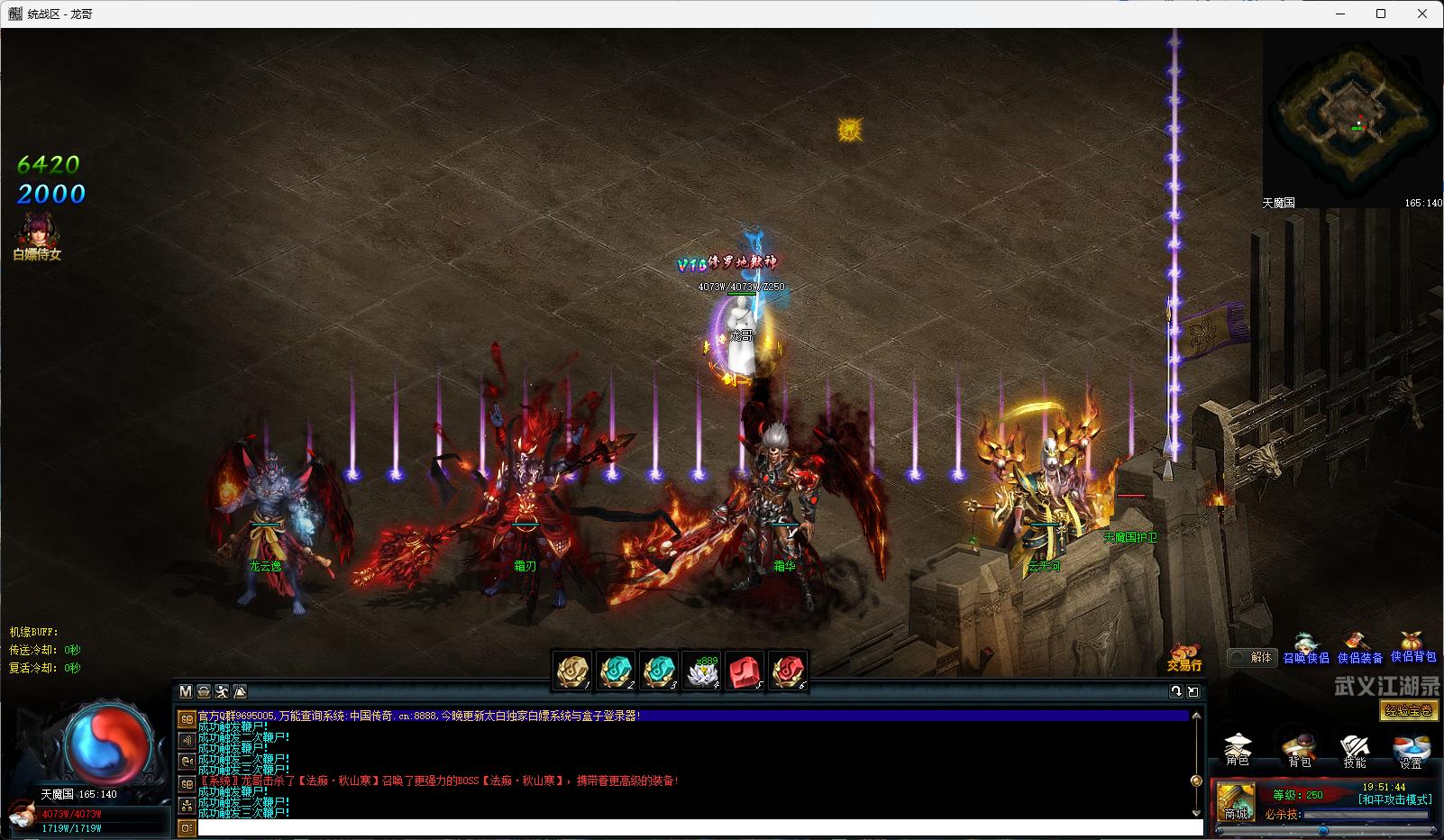This screenshot has width=1444, height=840.
Task: Toggle the 解体 button
Action: point(1251,657)
